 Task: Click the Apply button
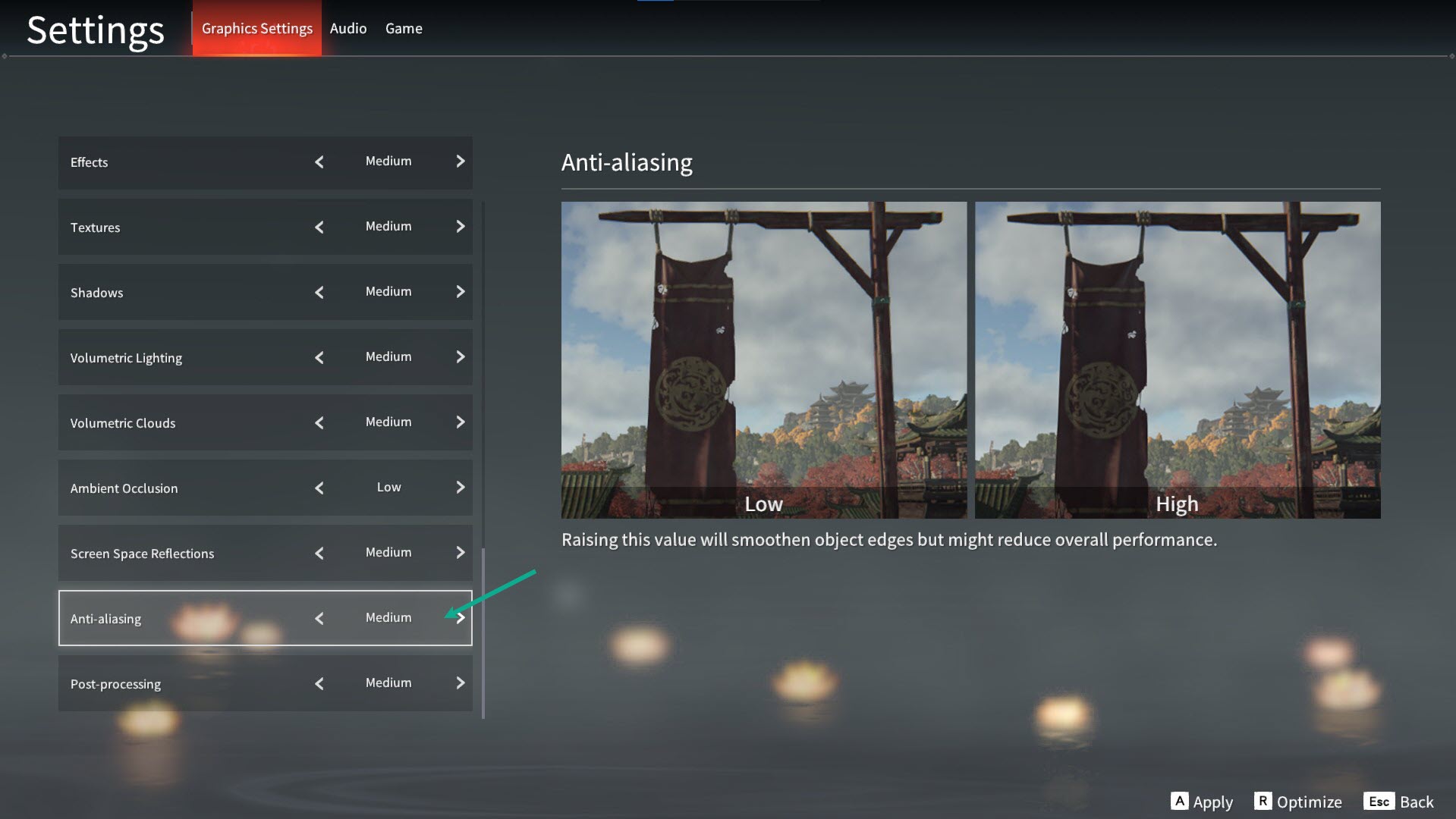click(1202, 802)
